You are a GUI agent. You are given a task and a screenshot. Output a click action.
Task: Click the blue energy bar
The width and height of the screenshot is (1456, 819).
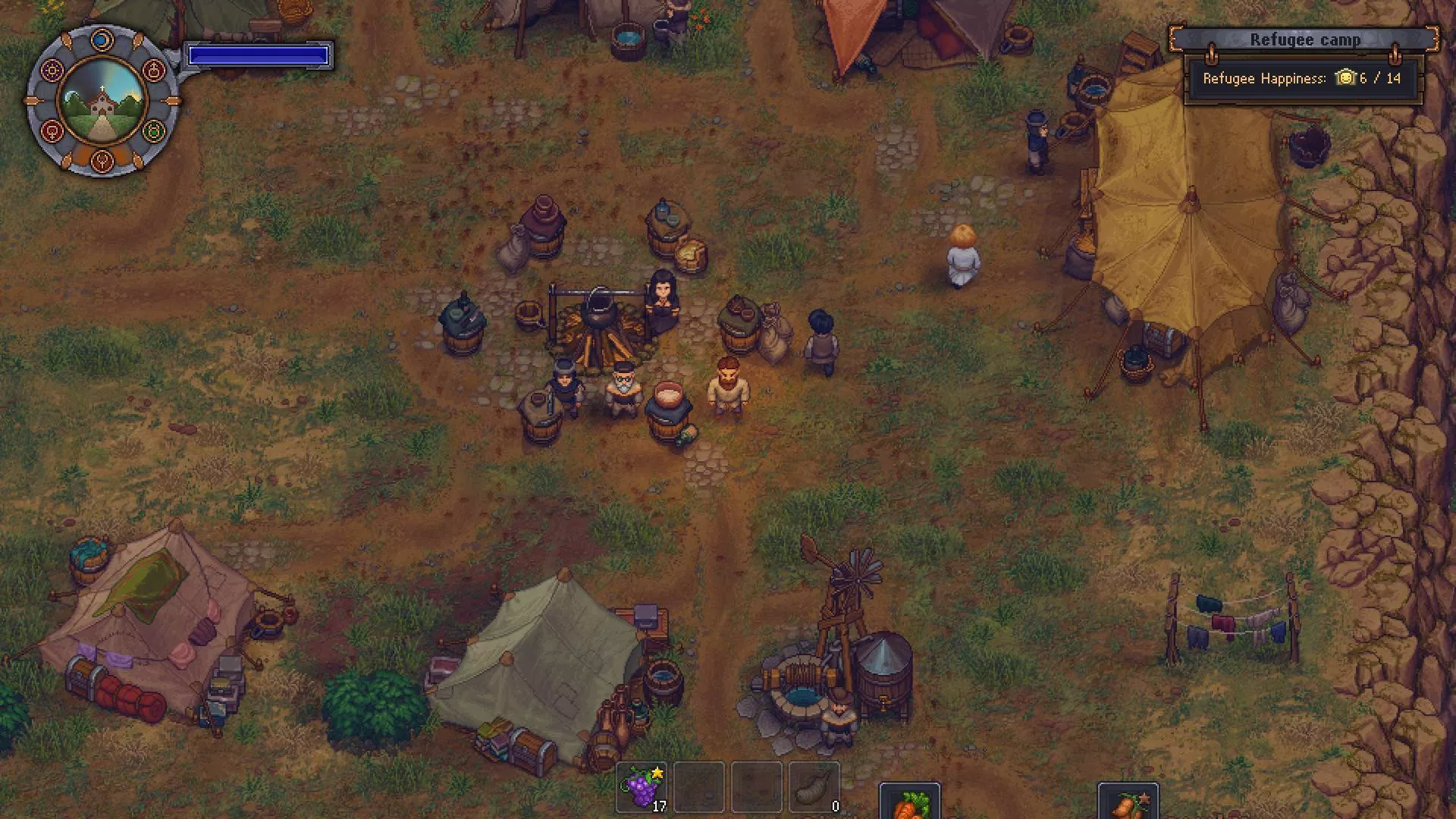tap(259, 54)
